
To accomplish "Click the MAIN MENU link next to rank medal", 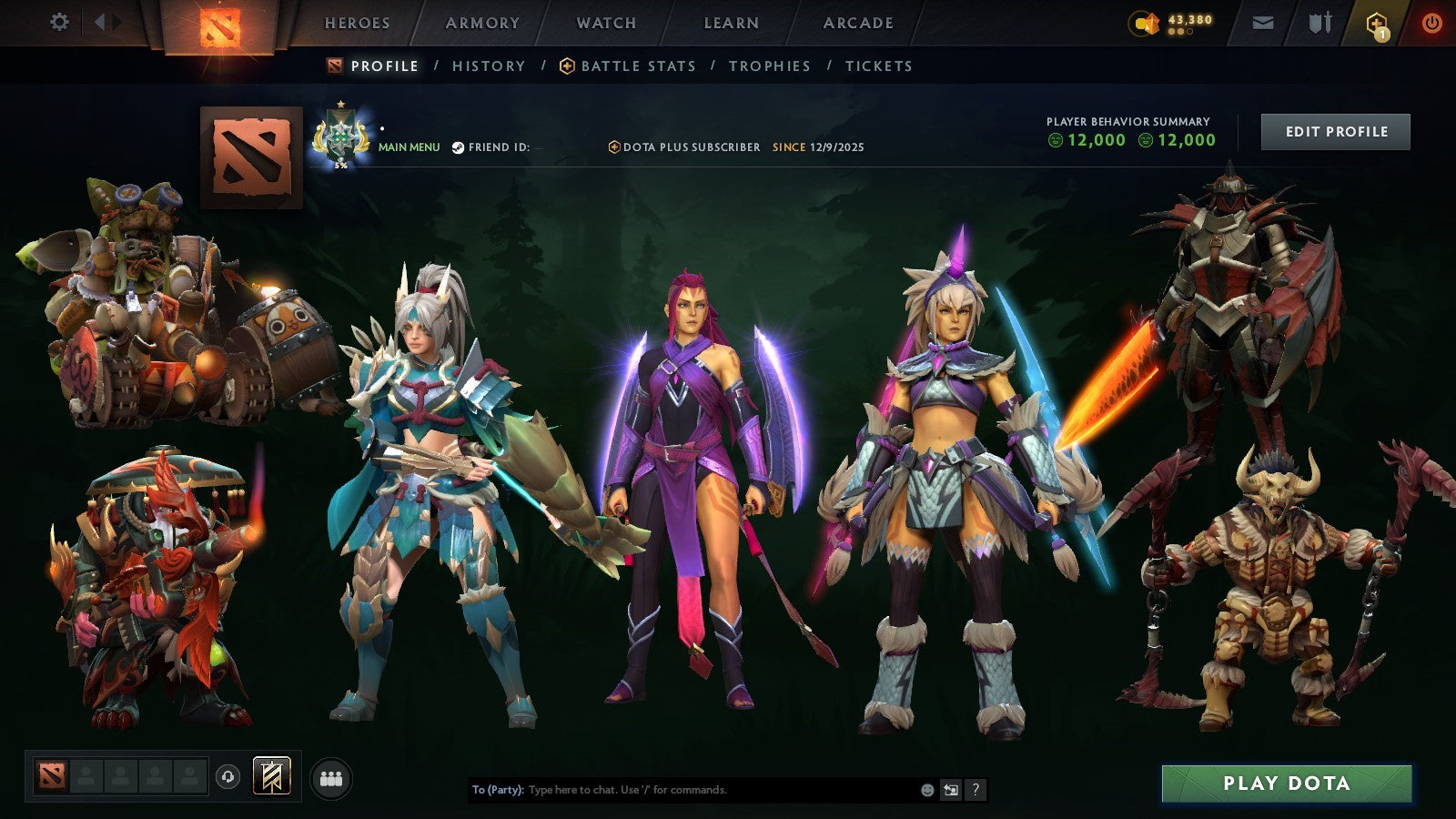I will tap(409, 146).
